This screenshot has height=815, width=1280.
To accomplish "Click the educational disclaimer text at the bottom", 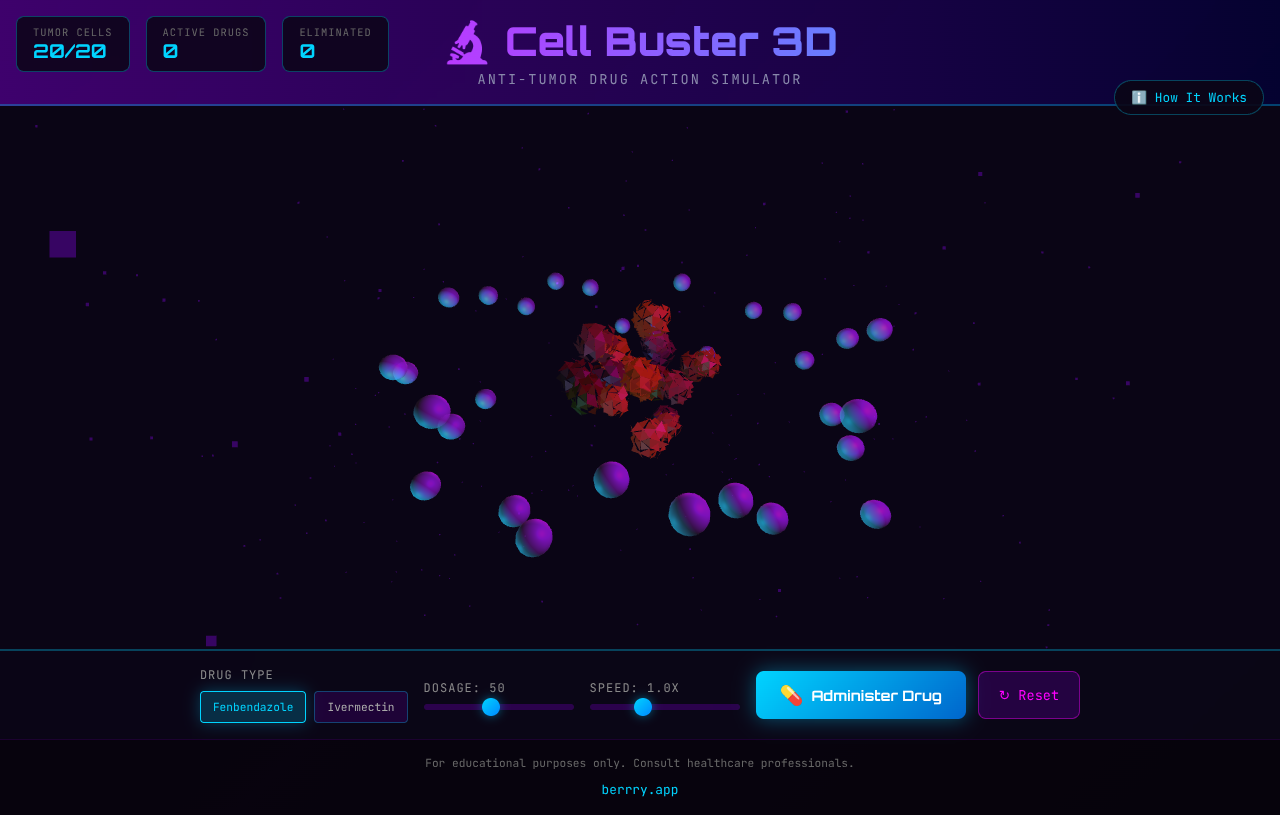I will click(639, 763).
